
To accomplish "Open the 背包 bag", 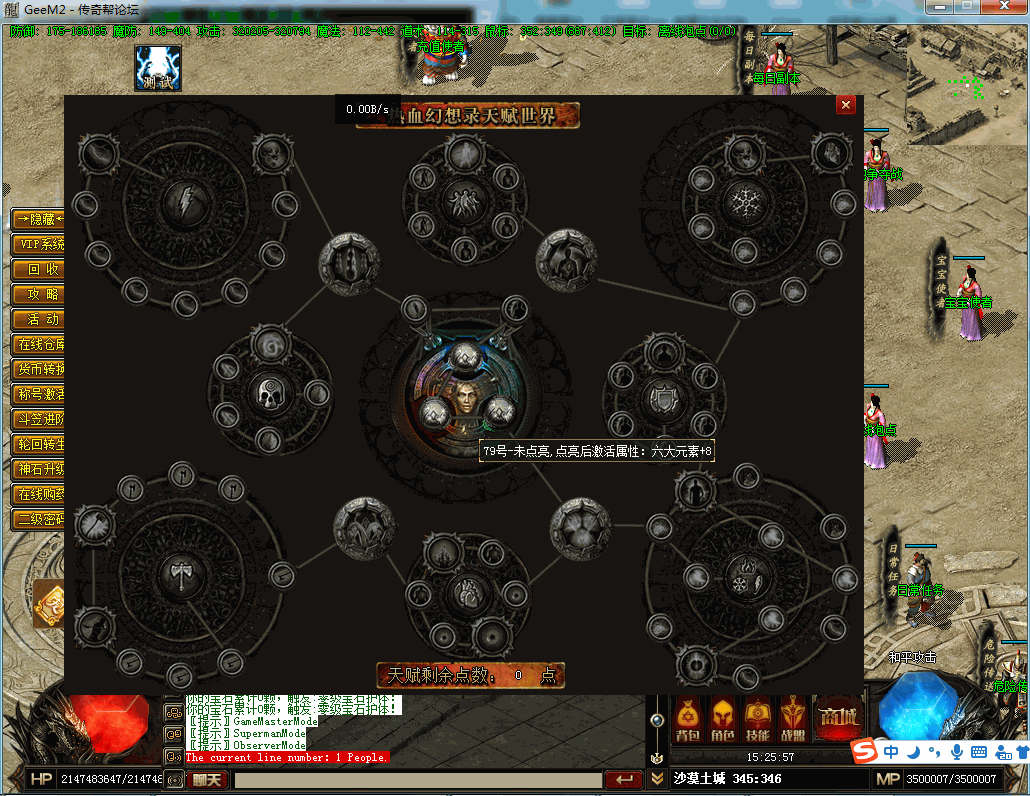I will click(x=688, y=720).
